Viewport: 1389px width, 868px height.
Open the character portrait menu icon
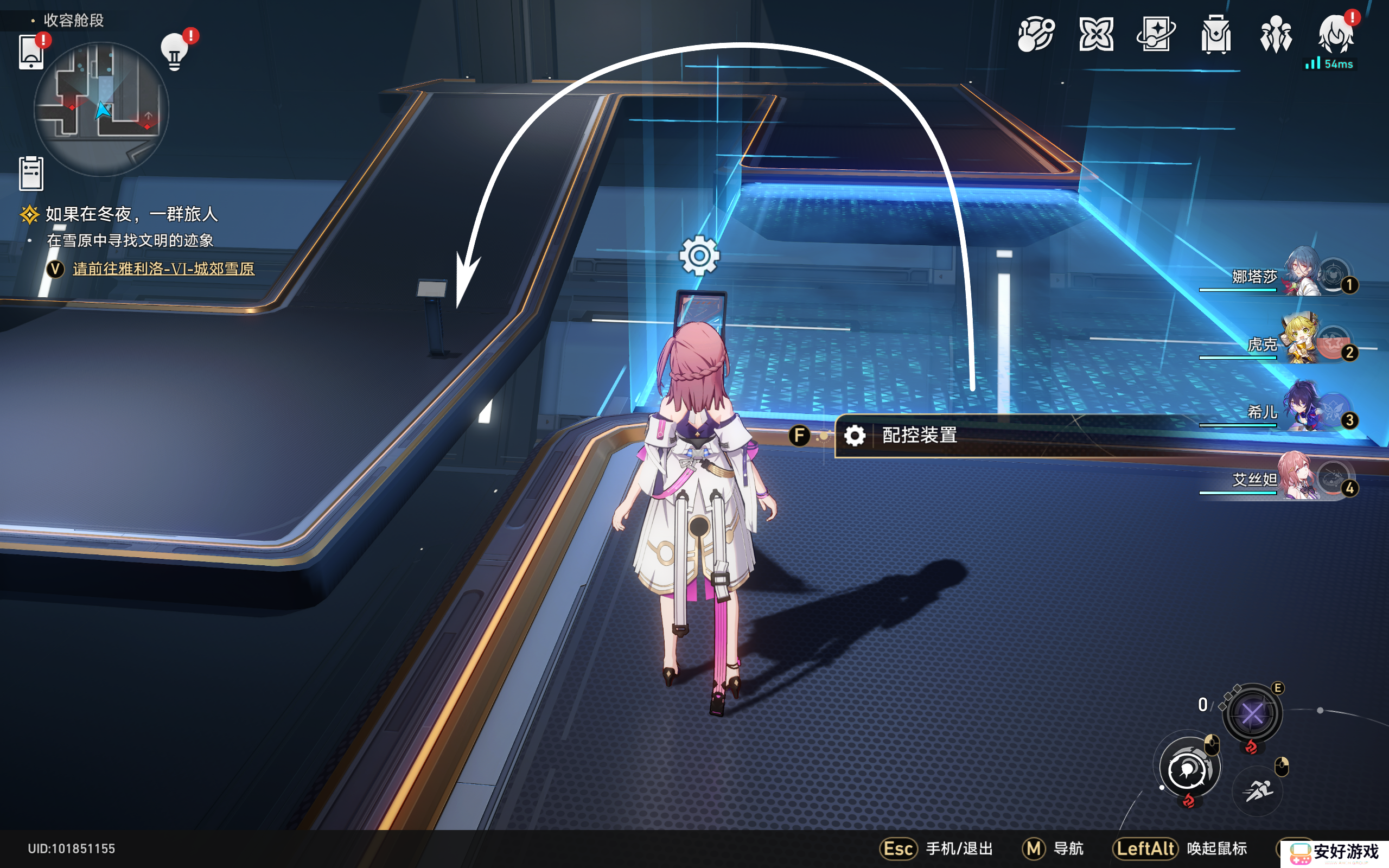pyautogui.click(x=1335, y=35)
